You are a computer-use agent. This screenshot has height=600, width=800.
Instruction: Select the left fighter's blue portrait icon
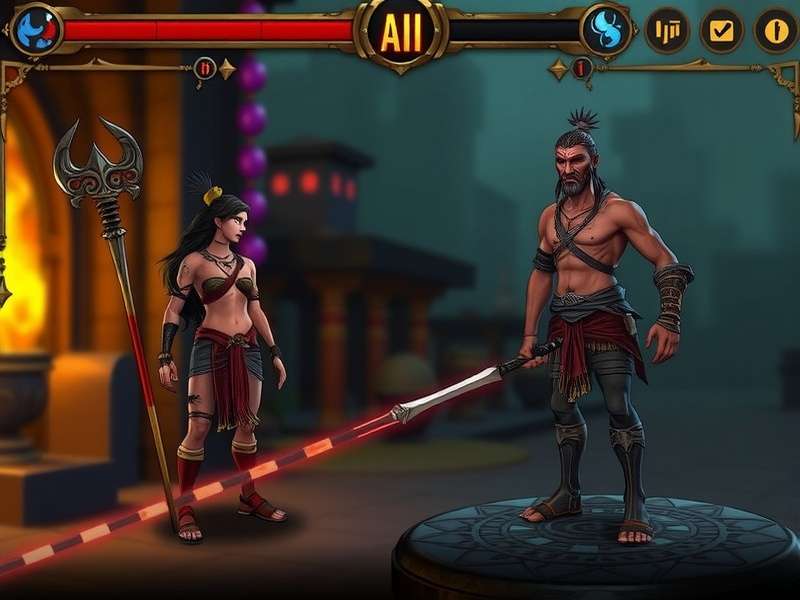35,29
